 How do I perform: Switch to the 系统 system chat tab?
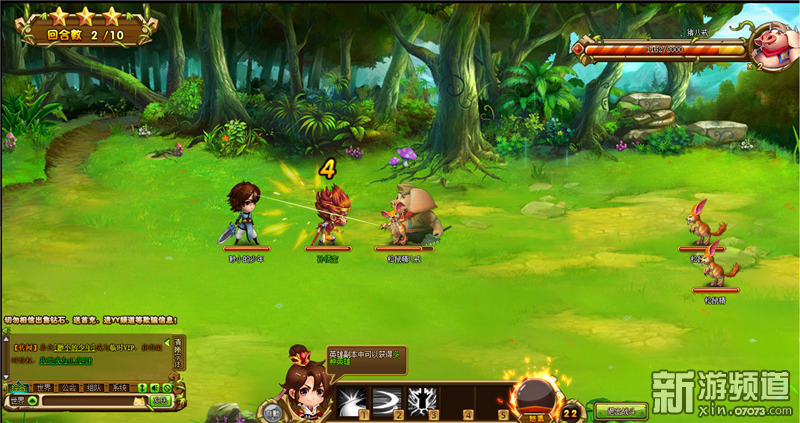pyautogui.click(x=119, y=387)
